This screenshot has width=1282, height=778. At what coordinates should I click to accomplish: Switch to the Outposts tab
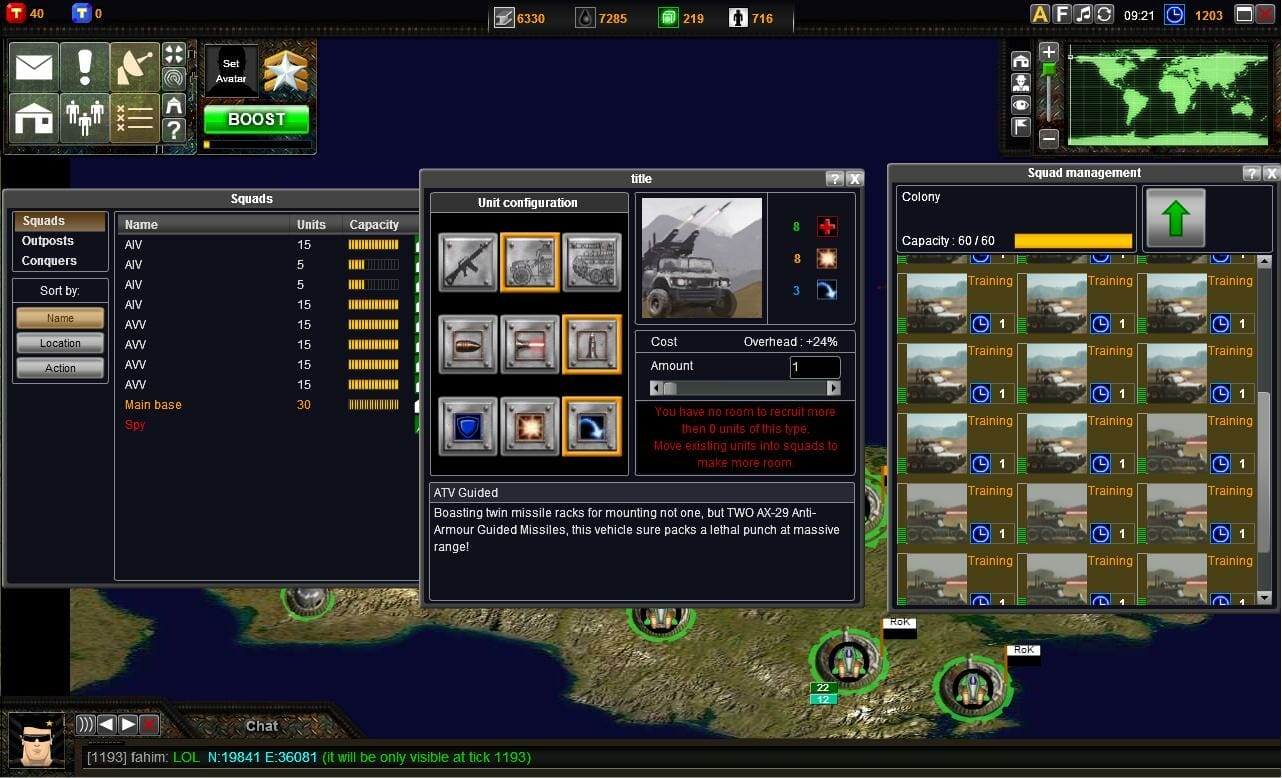coord(48,241)
